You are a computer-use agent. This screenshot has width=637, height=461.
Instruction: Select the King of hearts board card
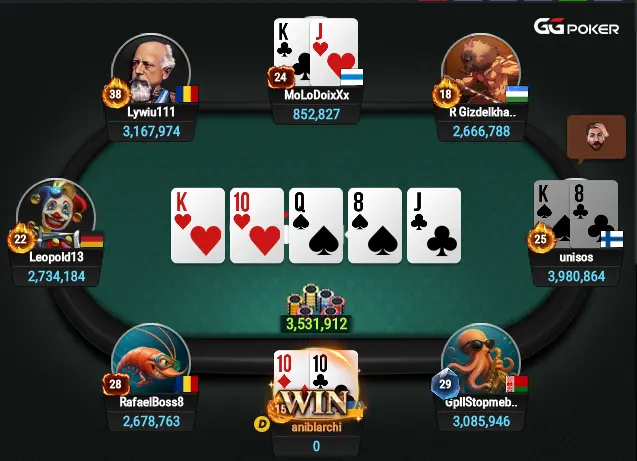click(198, 225)
